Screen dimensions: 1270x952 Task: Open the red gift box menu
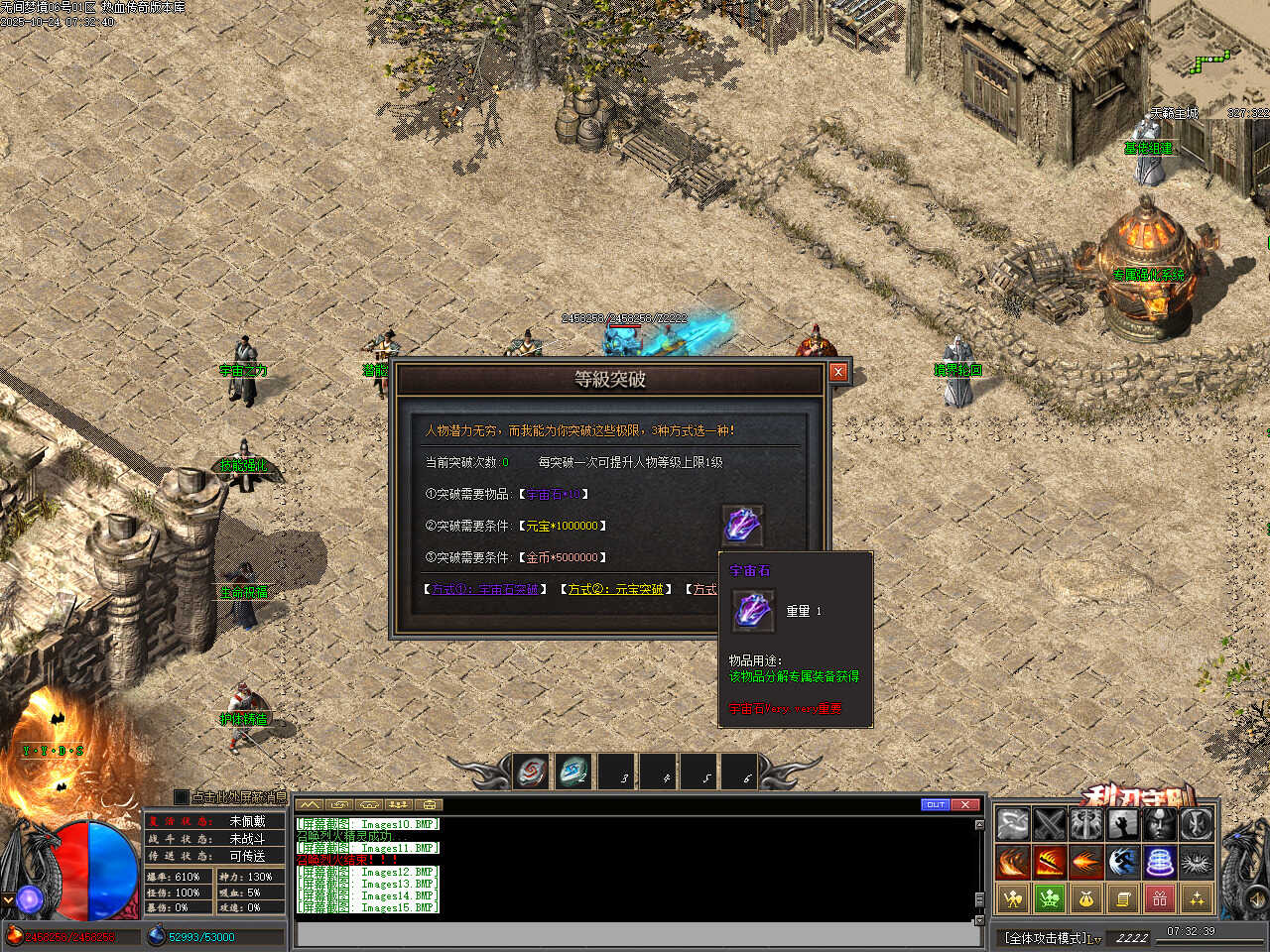click(x=1160, y=898)
